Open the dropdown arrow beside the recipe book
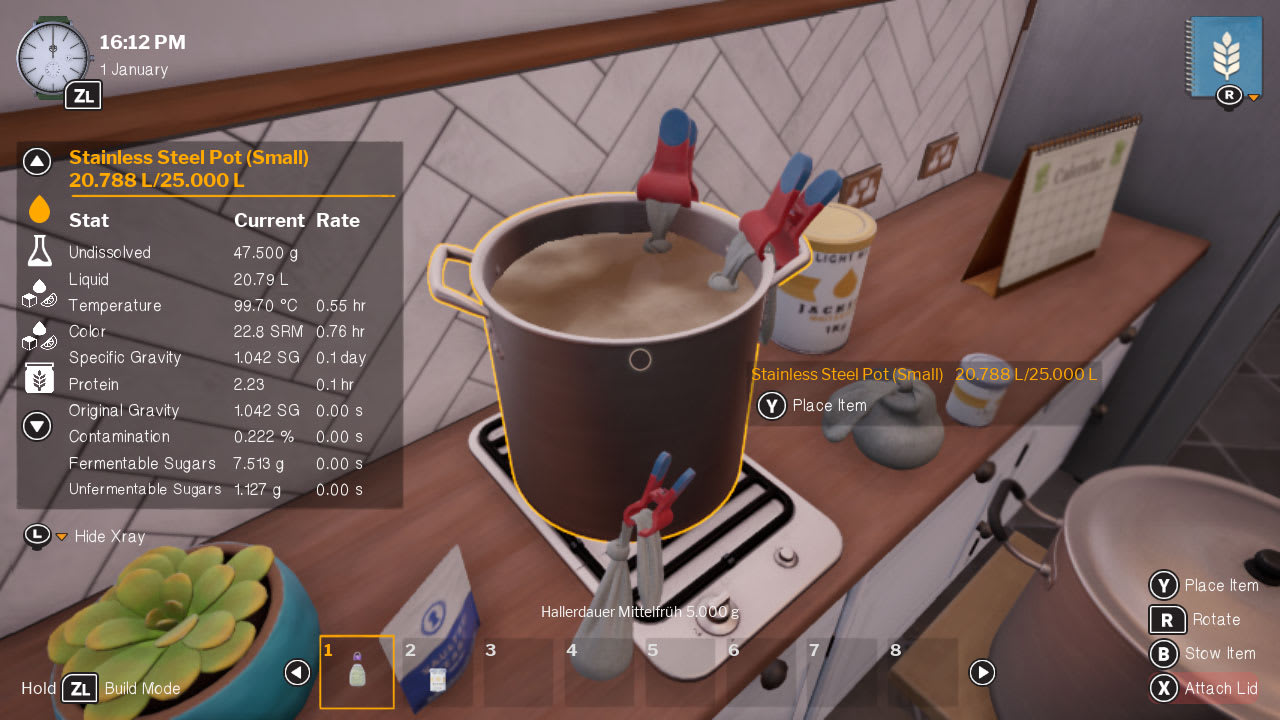The height and width of the screenshot is (720, 1280). pos(1253,99)
